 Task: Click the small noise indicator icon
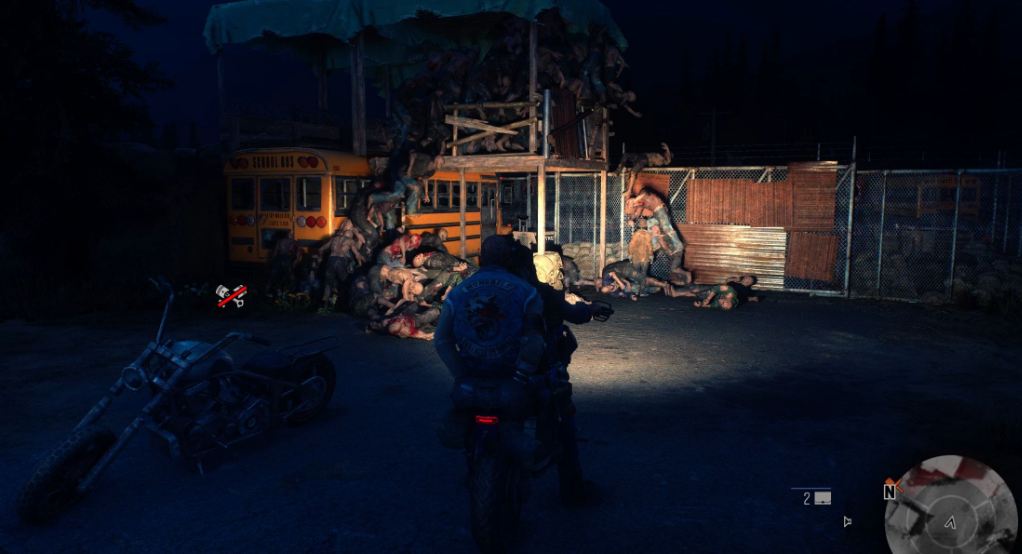tap(848, 521)
